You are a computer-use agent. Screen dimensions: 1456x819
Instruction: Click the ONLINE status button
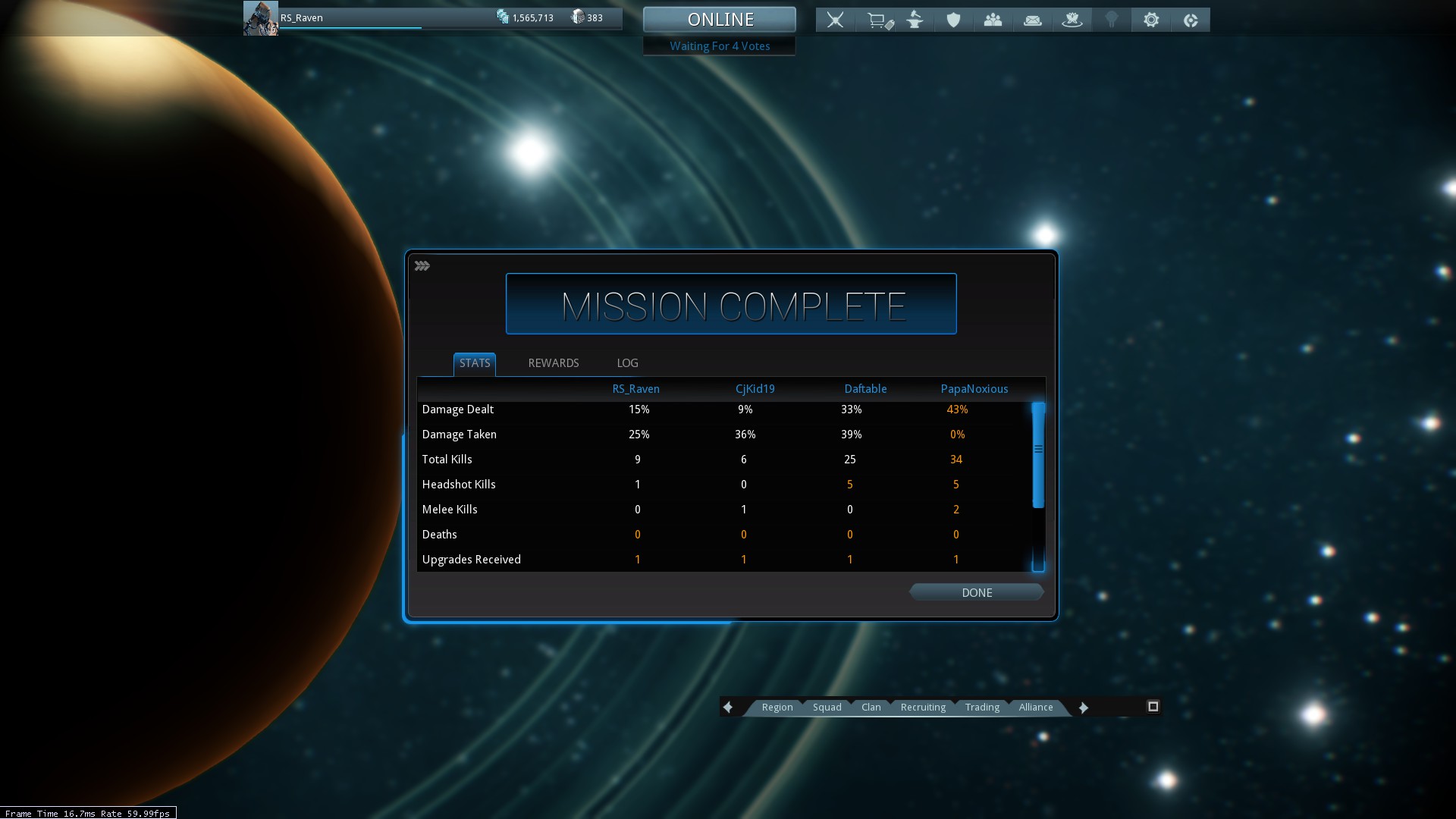tap(720, 20)
